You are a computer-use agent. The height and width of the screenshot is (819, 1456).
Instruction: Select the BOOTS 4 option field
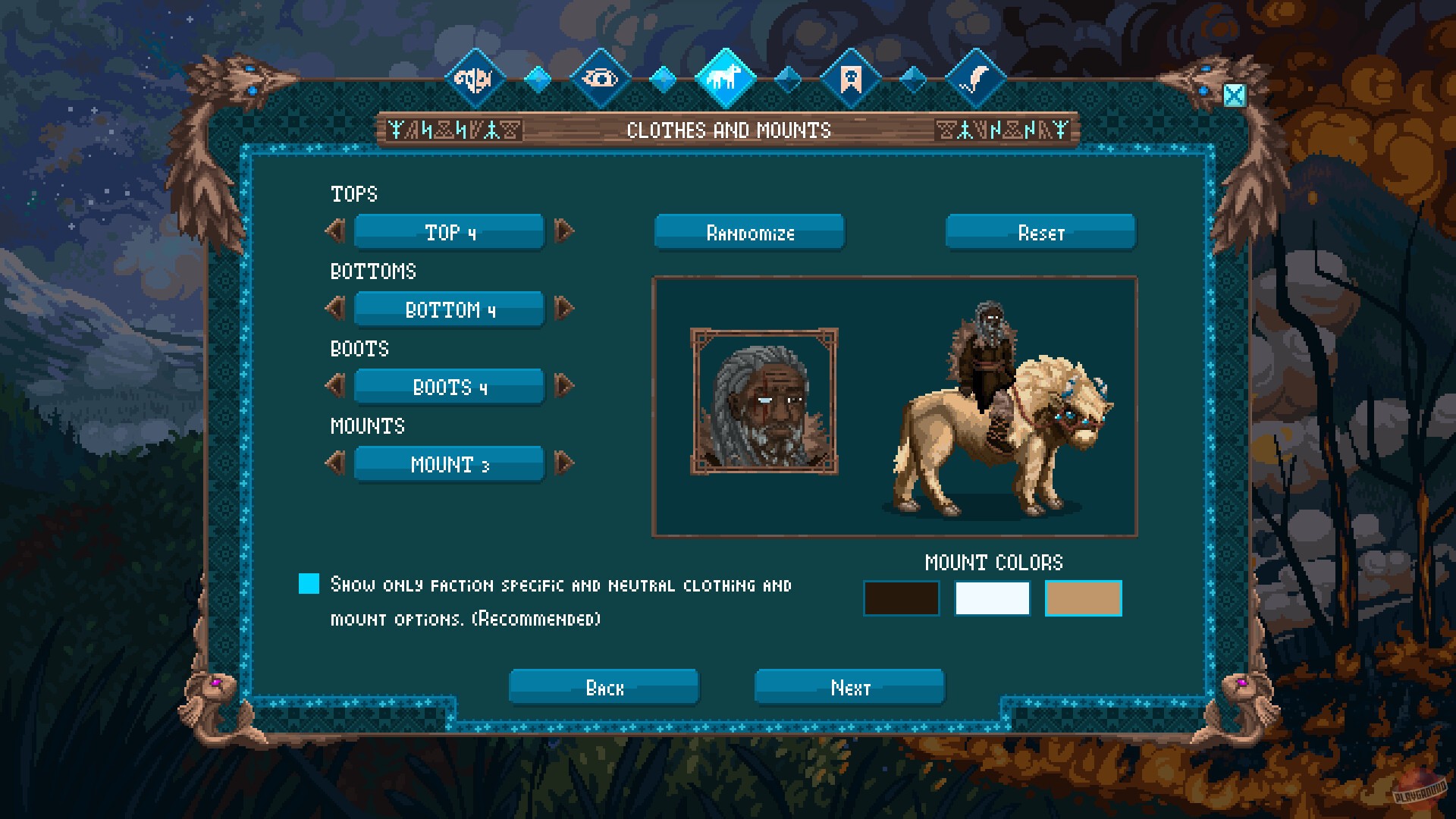[448, 386]
